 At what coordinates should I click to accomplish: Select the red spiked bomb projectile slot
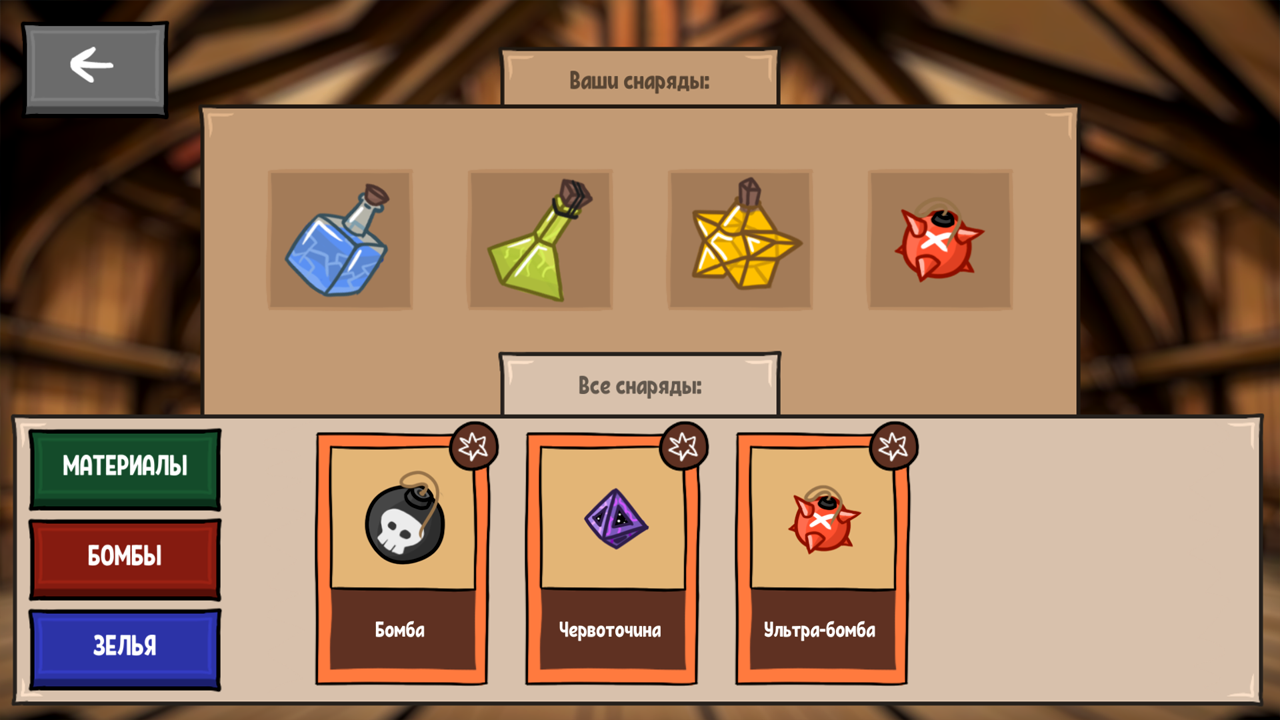[940, 240]
